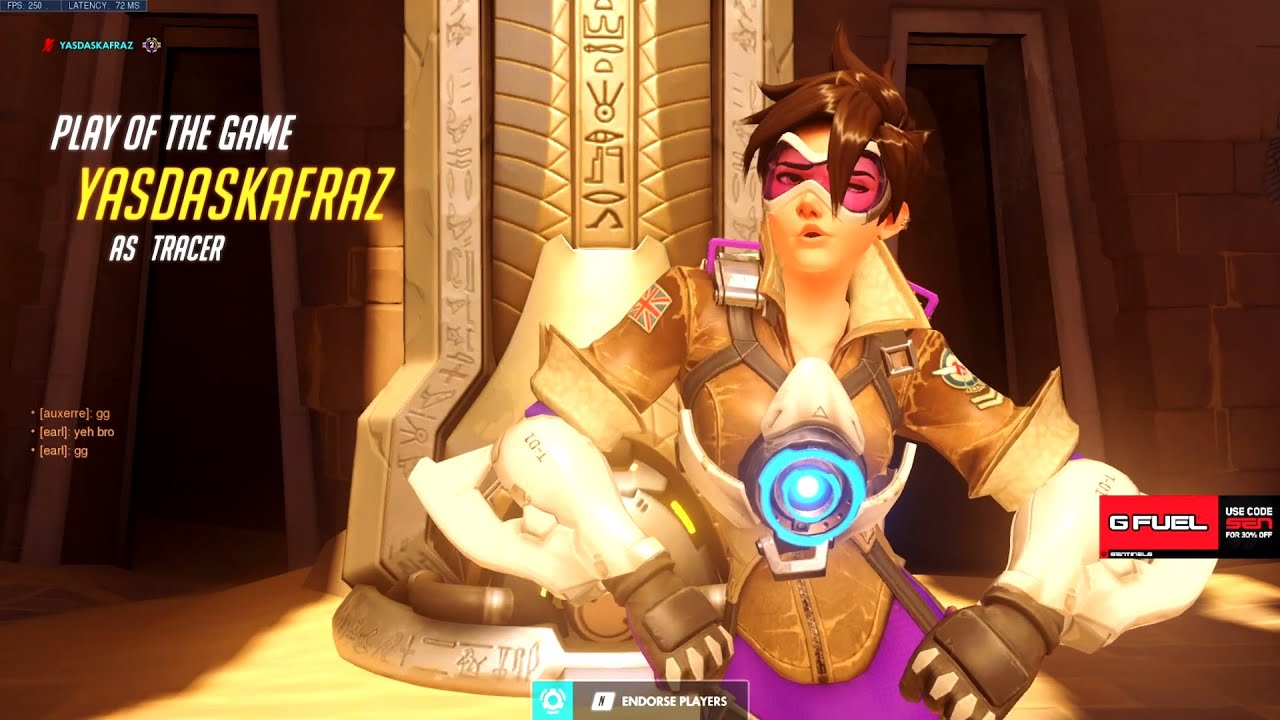Click the purple endorsement progress ring
The height and width of the screenshot is (720, 1280).
pos(151,45)
